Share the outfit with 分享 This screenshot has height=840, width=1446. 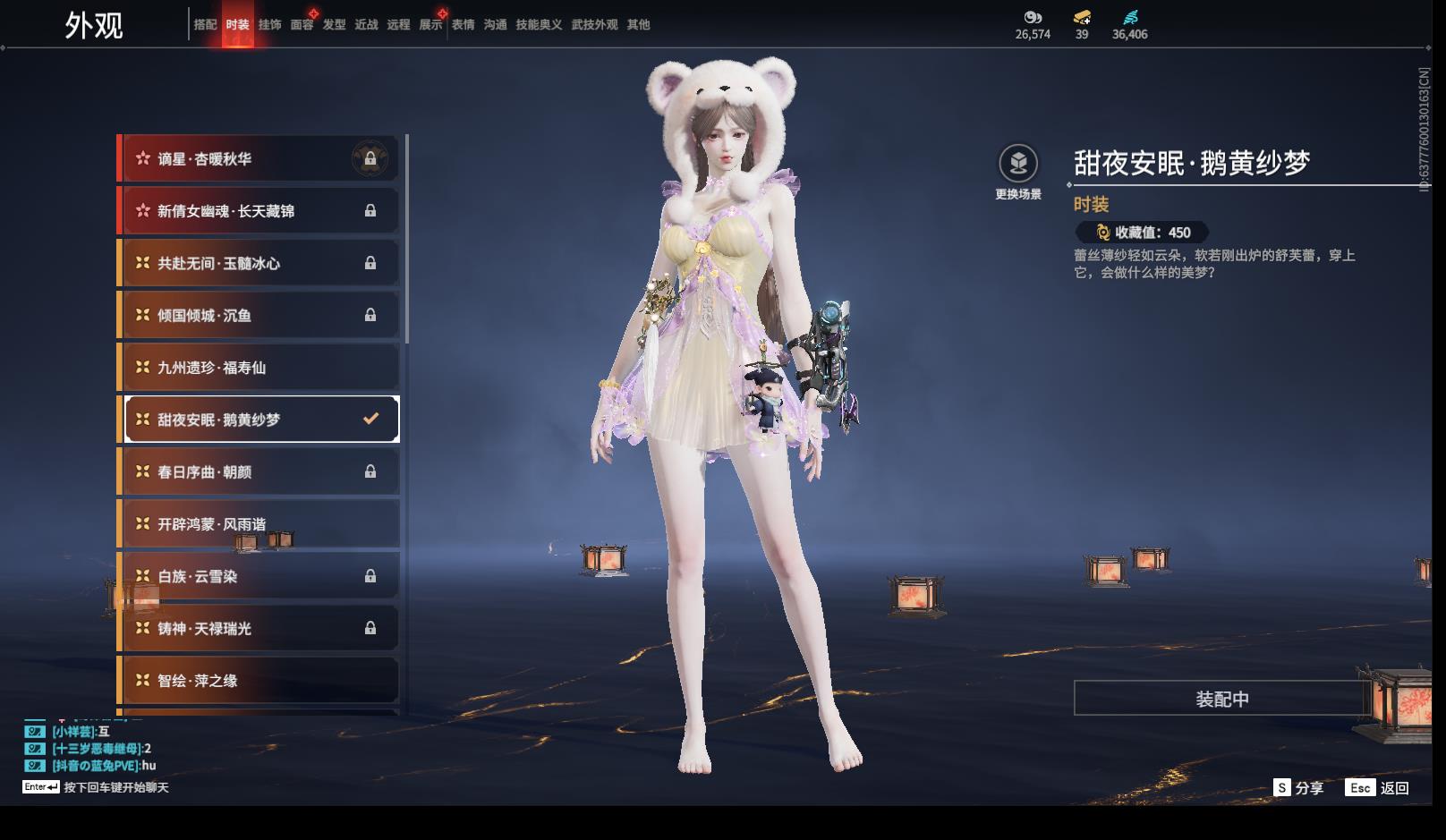click(x=1298, y=788)
